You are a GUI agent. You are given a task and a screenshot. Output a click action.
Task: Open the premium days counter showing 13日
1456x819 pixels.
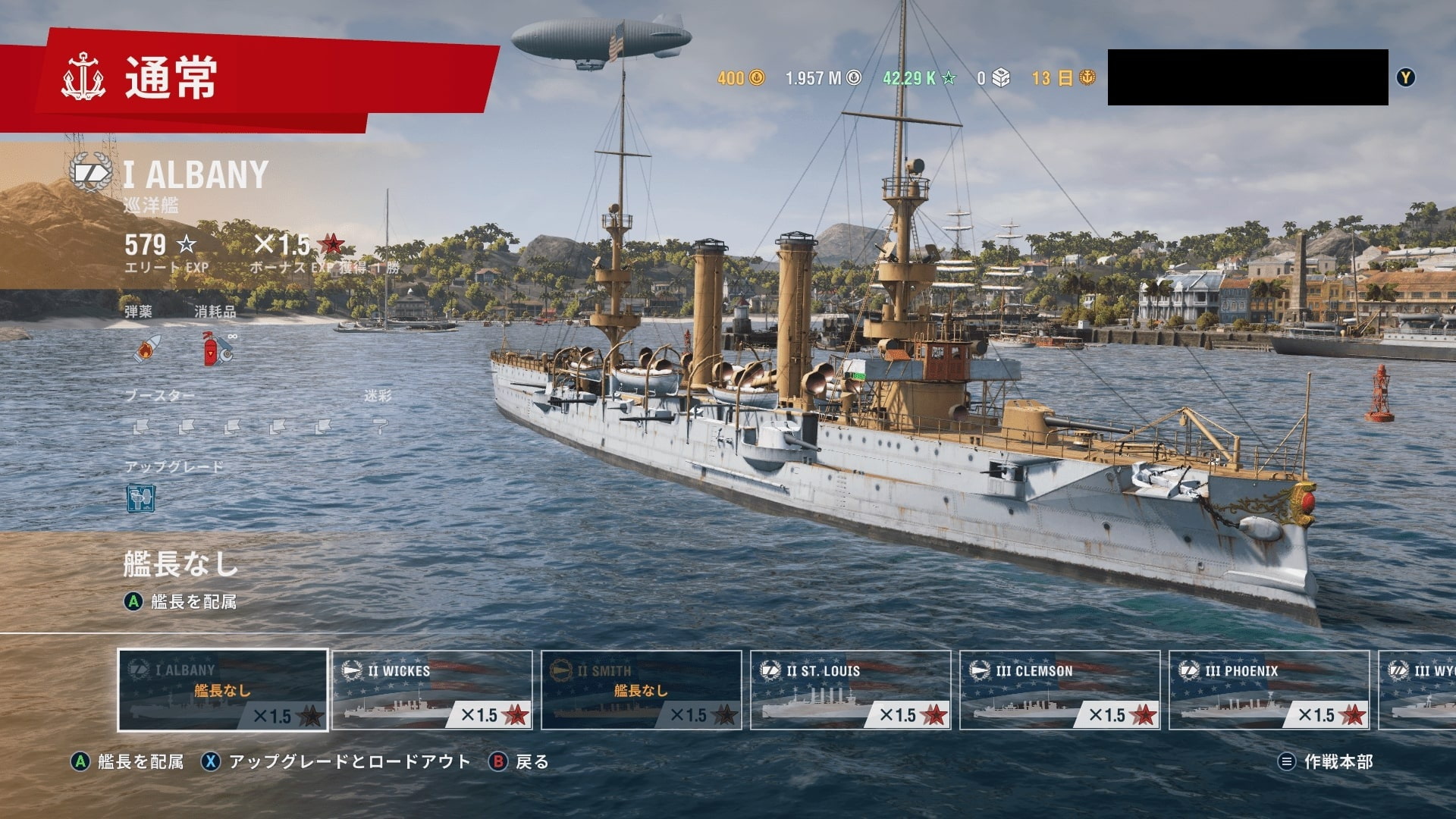click(1063, 78)
